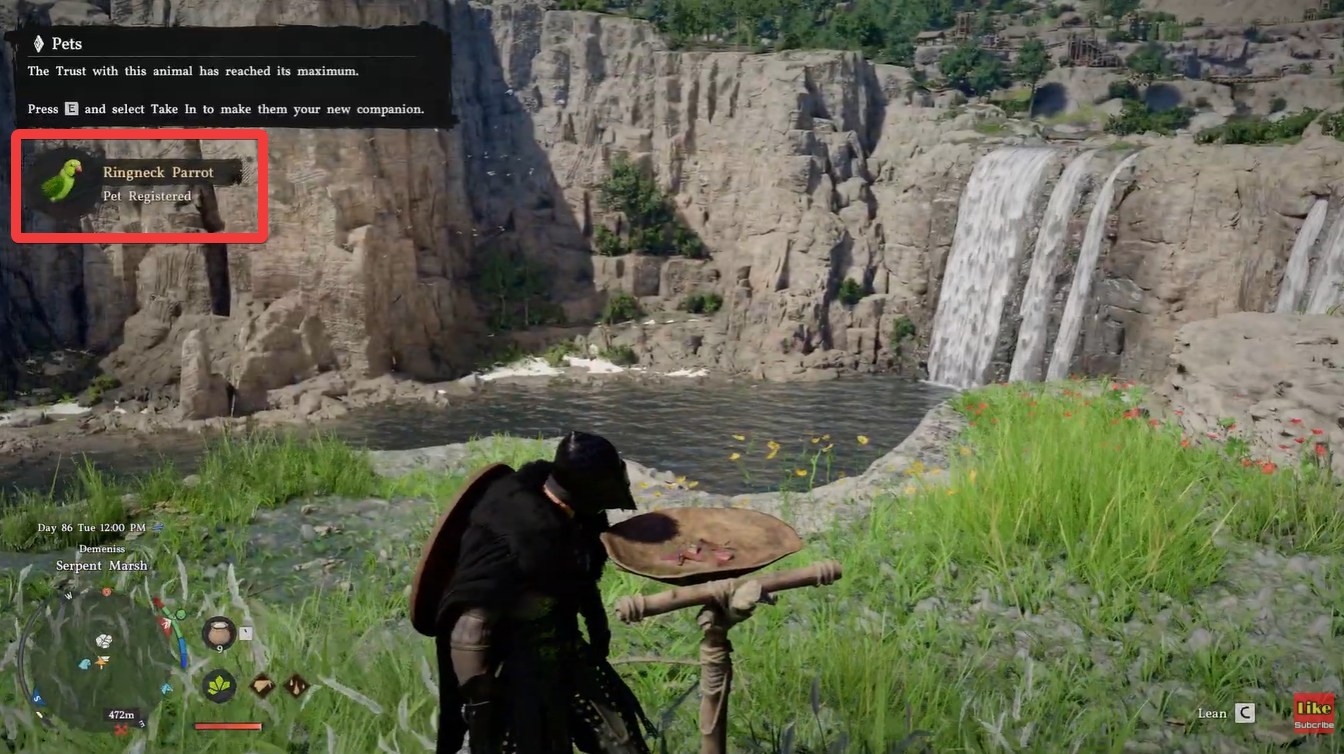Click the red X destination marker on minimap
Screen dimensions: 1344x754
[x=120, y=728]
